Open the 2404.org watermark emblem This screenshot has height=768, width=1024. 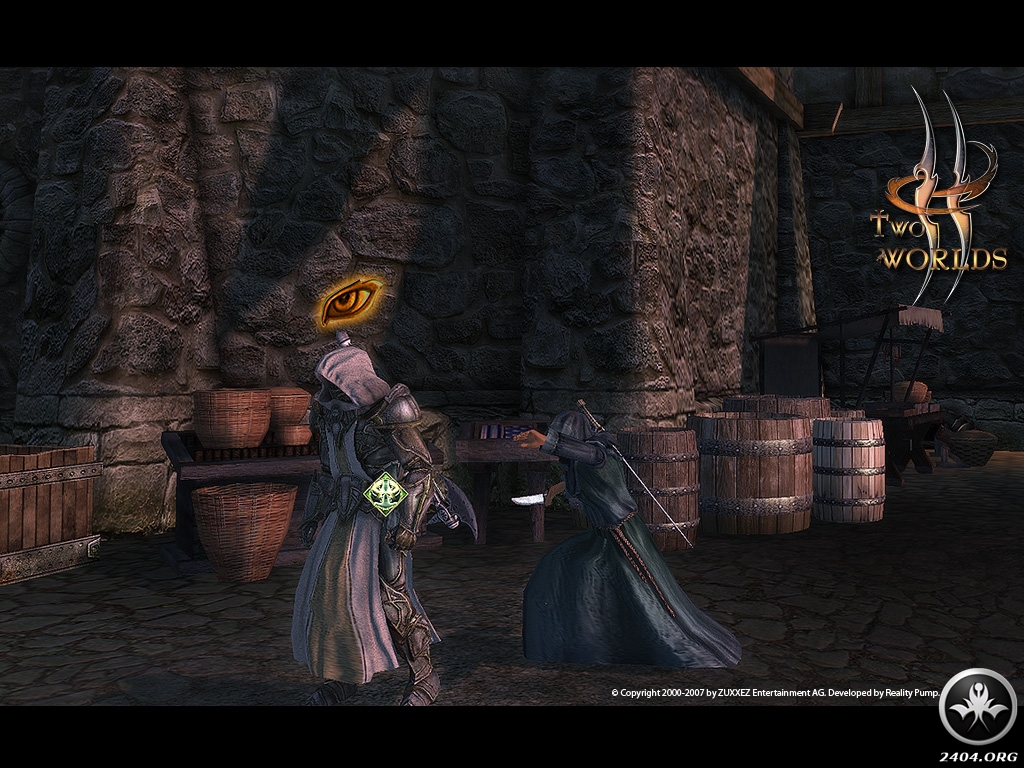(978, 707)
